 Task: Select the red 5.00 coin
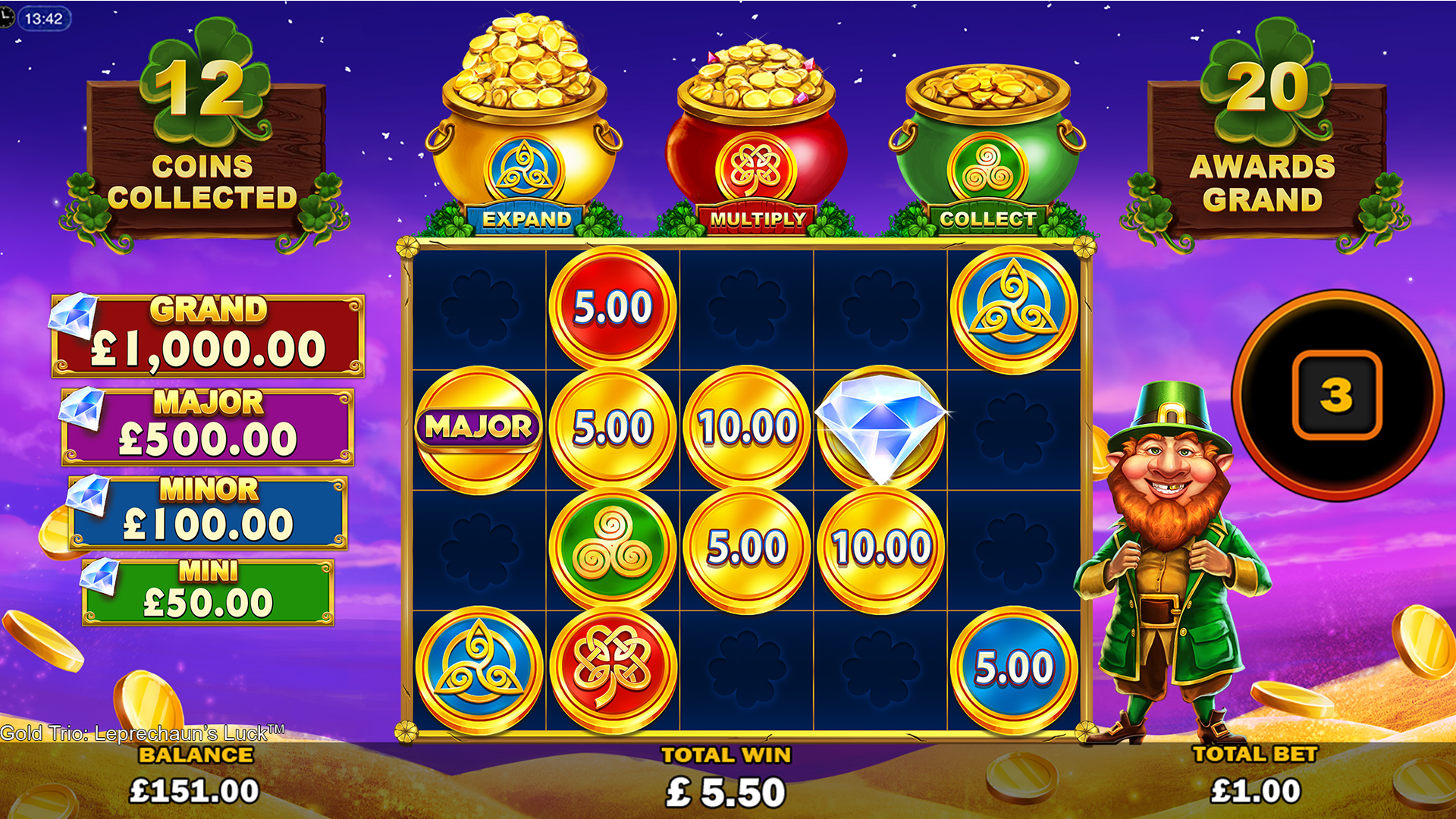(x=612, y=307)
